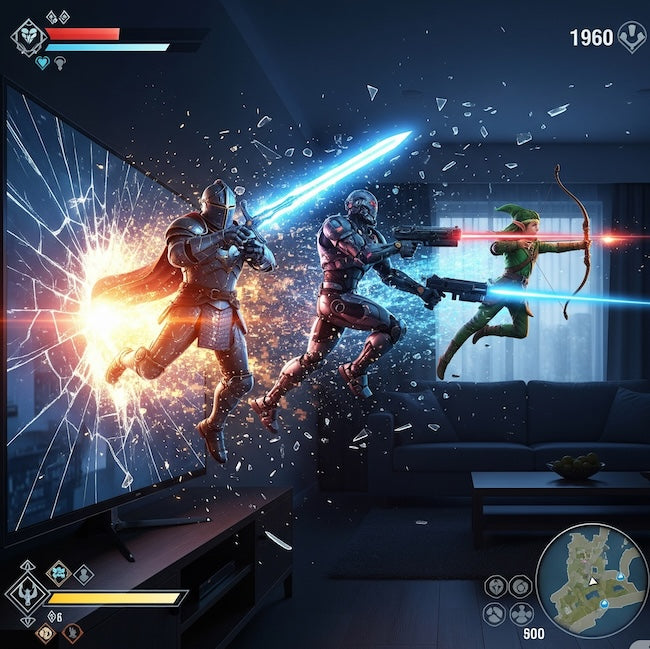Trigger the orange-framed hand skill icon
Screen dimensions: 650x649
71,632
